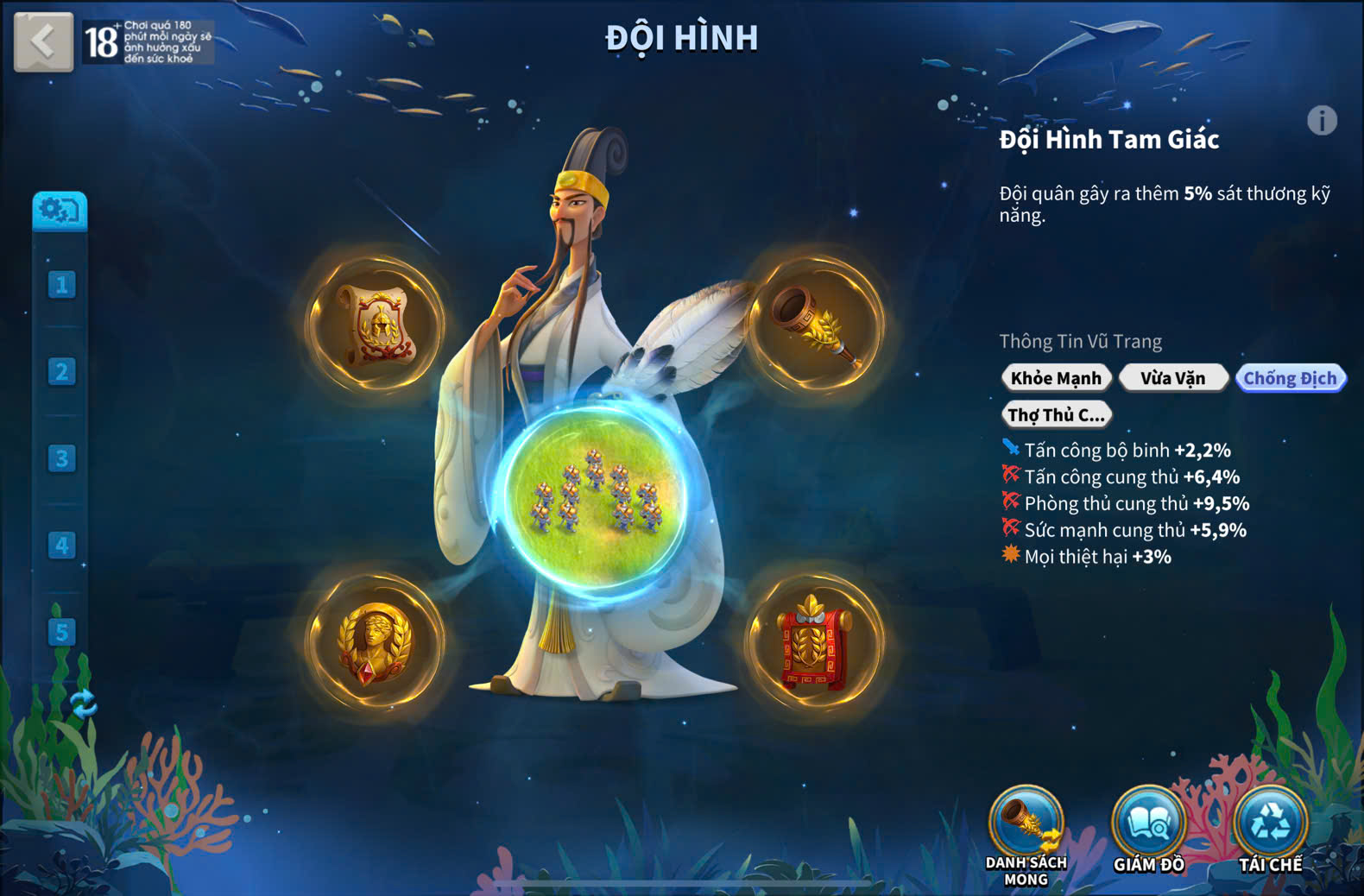Open the Danh Sách Mong wishlist

pos(1026,826)
